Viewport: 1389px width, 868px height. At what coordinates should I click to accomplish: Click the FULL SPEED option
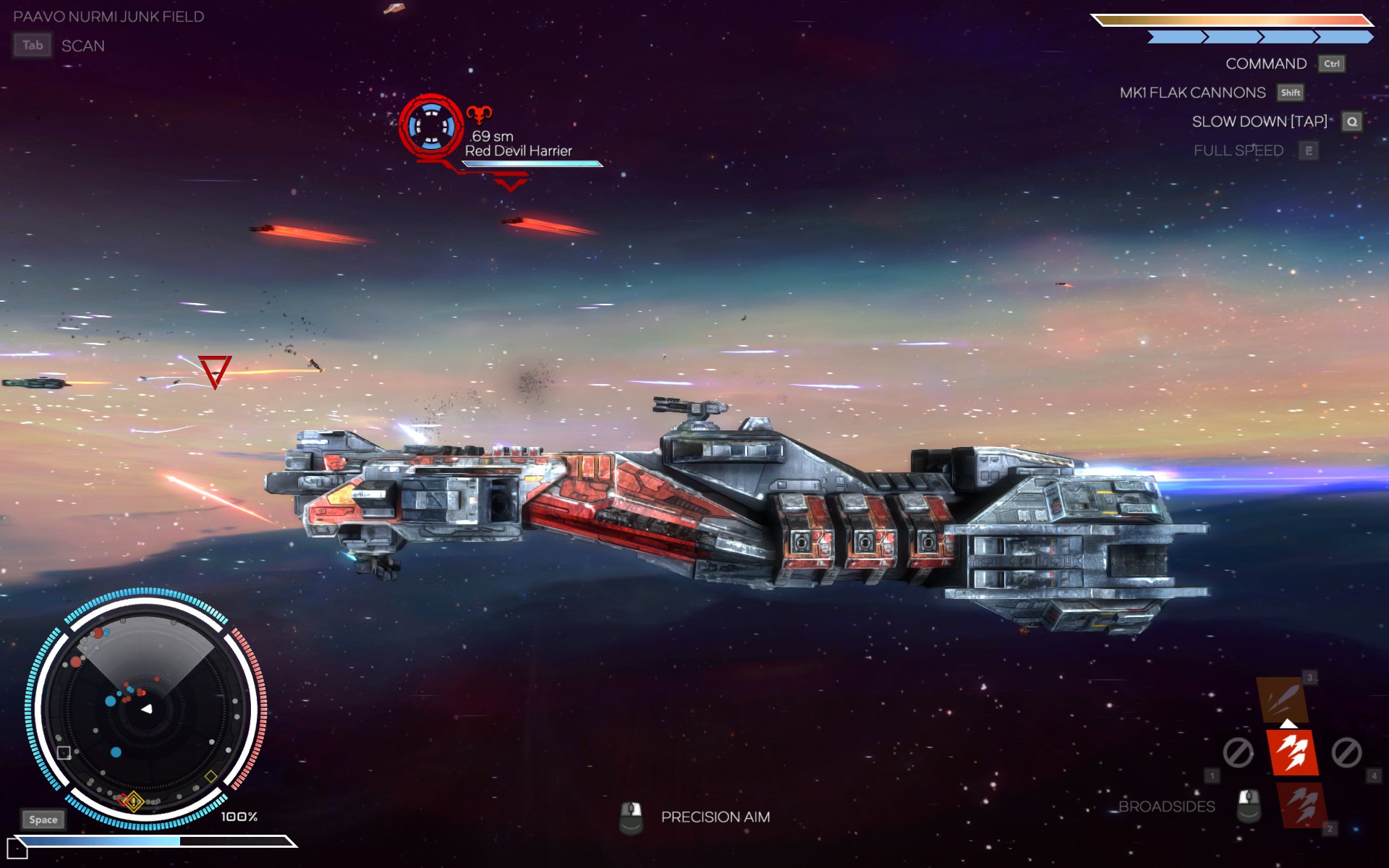1238,150
